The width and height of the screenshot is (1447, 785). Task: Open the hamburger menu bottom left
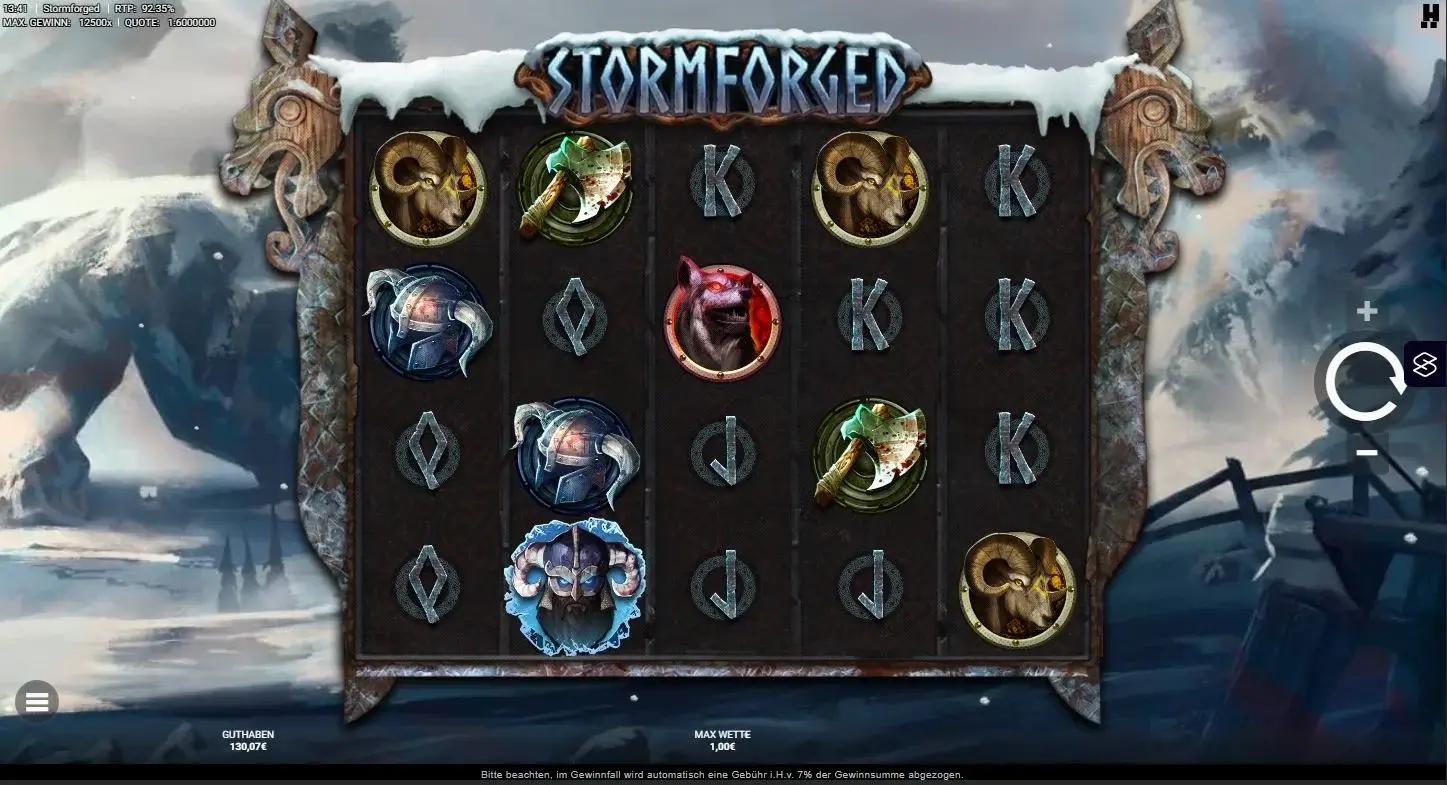click(x=37, y=701)
